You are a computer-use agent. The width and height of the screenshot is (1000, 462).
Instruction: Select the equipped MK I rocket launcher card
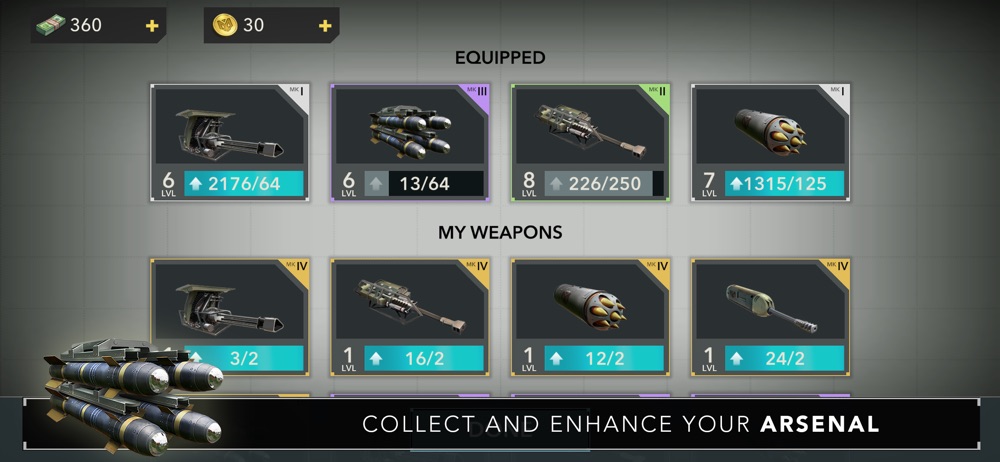point(770,132)
